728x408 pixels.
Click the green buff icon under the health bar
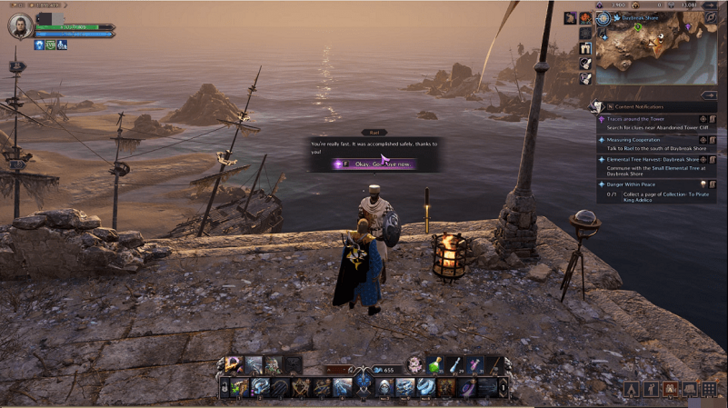coord(50,44)
